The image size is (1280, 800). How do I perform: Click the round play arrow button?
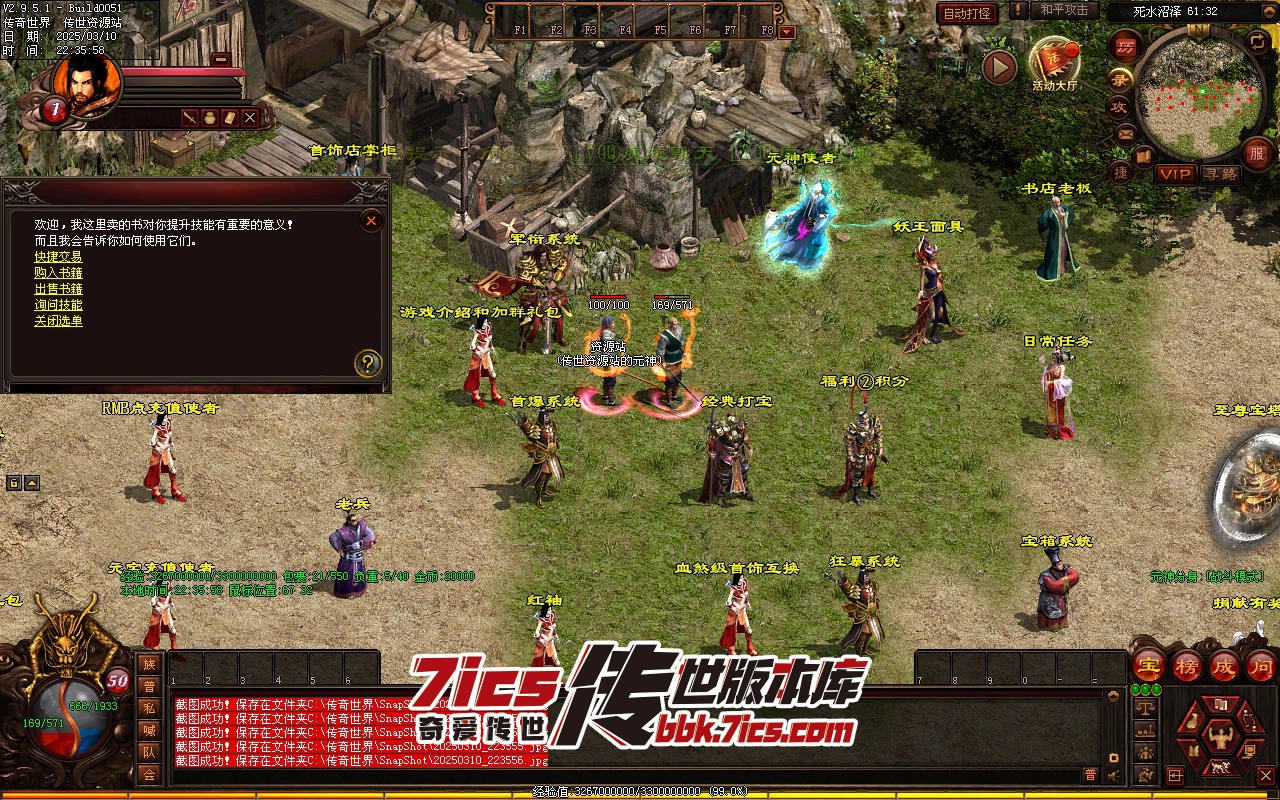tap(999, 67)
